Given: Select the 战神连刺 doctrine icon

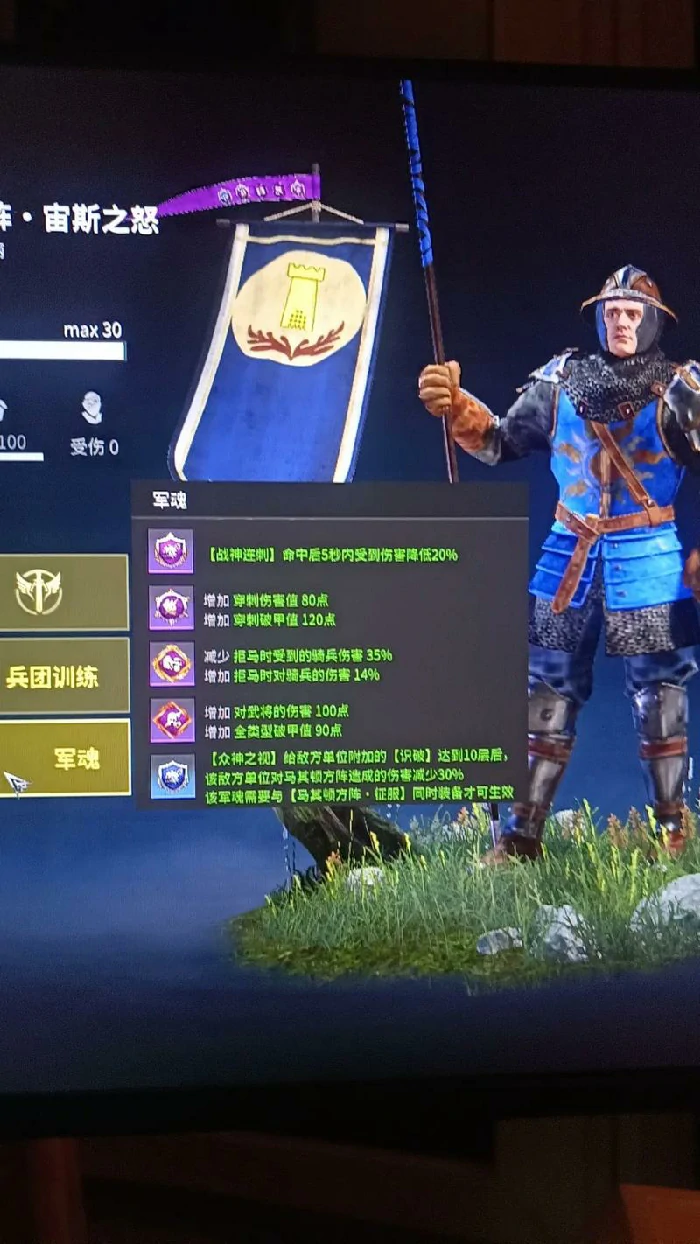Looking at the screenshot, I should [171, 551].
